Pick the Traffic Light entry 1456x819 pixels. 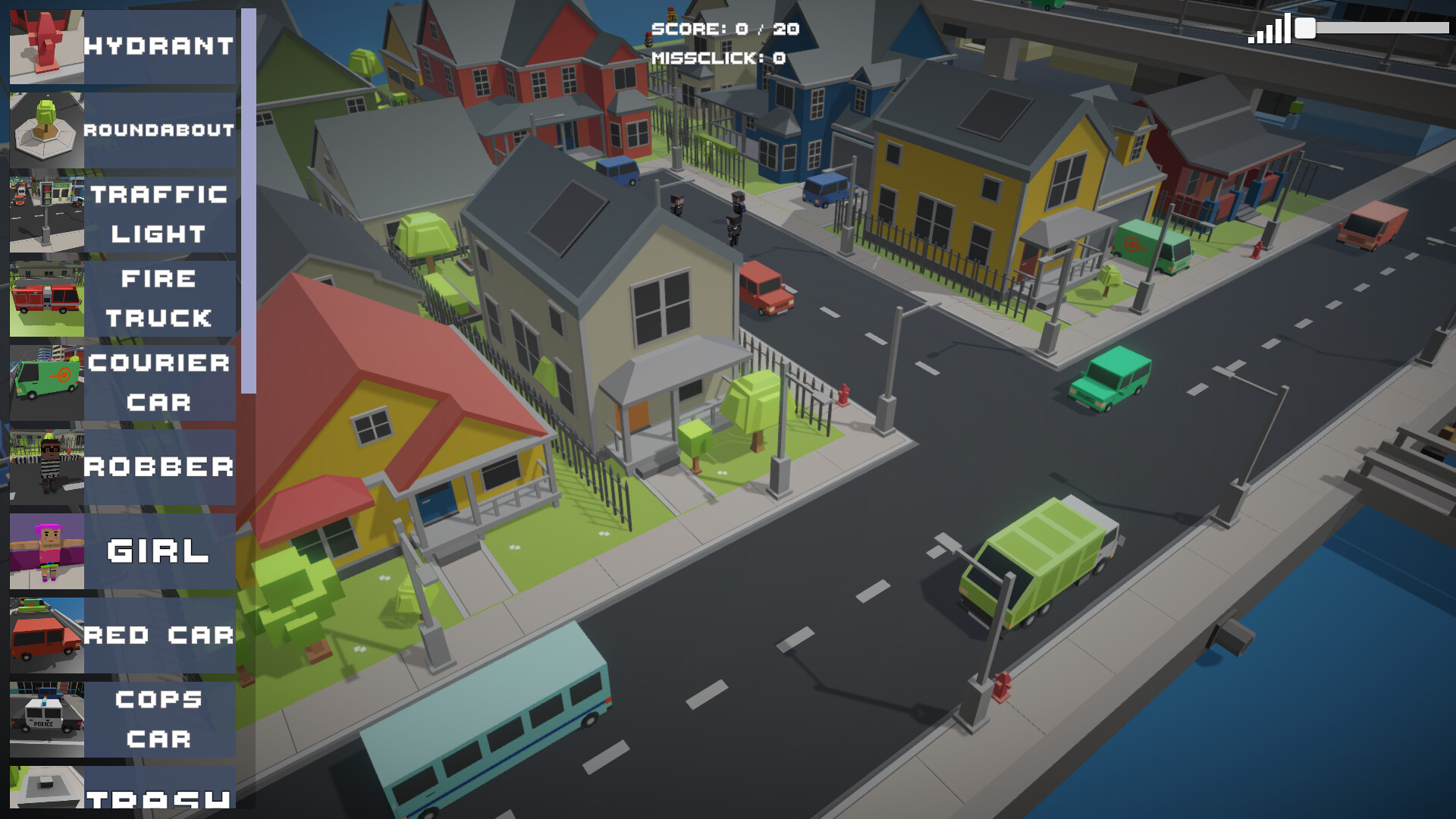(123, 215)
